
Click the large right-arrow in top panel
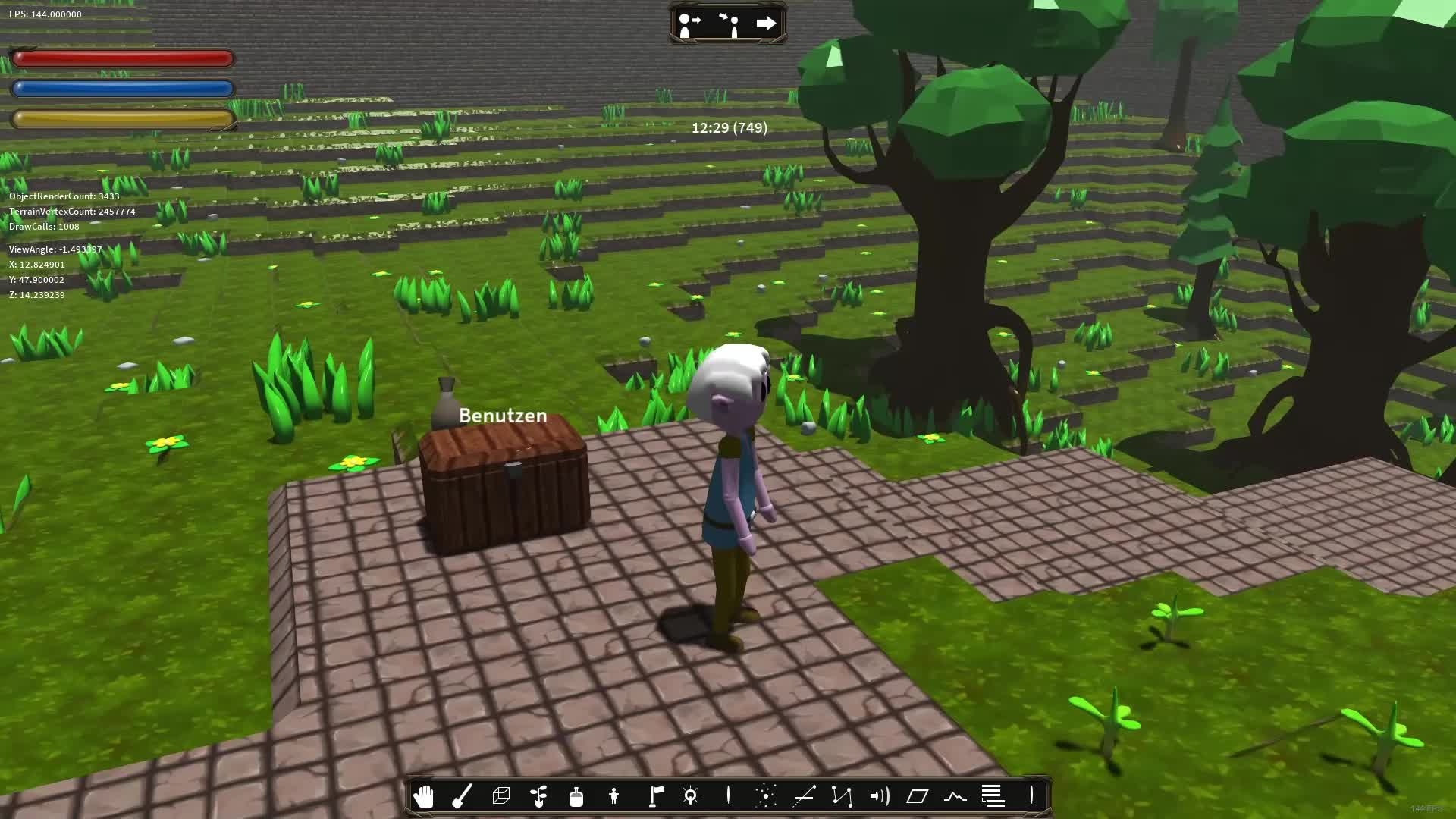[x=767, y=23]
